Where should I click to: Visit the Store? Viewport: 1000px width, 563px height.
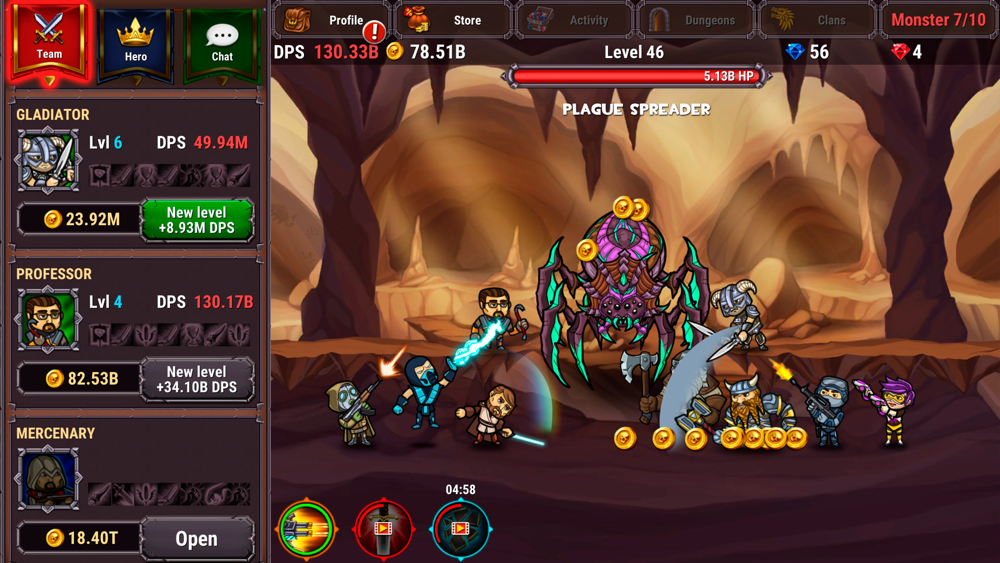(454, 19)
